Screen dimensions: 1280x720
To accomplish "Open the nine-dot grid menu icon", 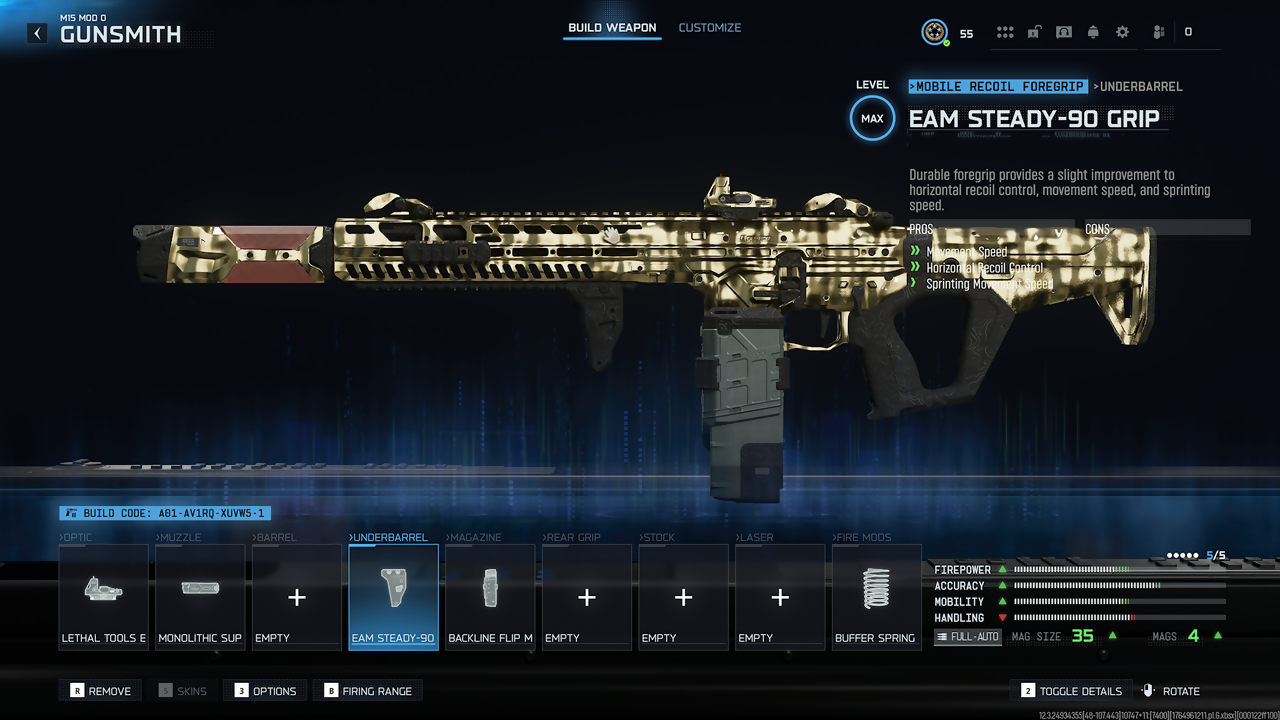I will click(x=1005, y=32).
